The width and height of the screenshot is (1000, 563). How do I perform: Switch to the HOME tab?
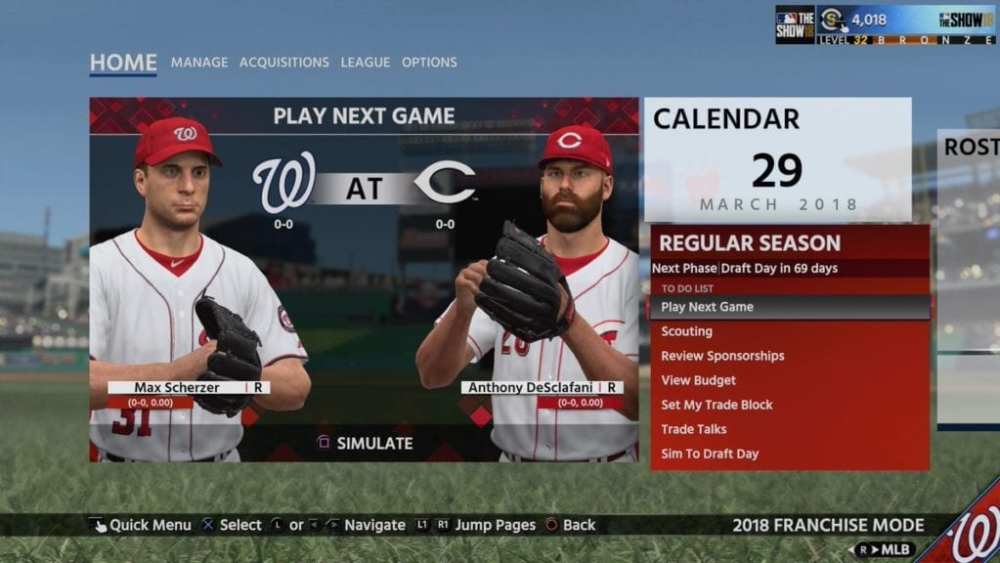[123, 62]
